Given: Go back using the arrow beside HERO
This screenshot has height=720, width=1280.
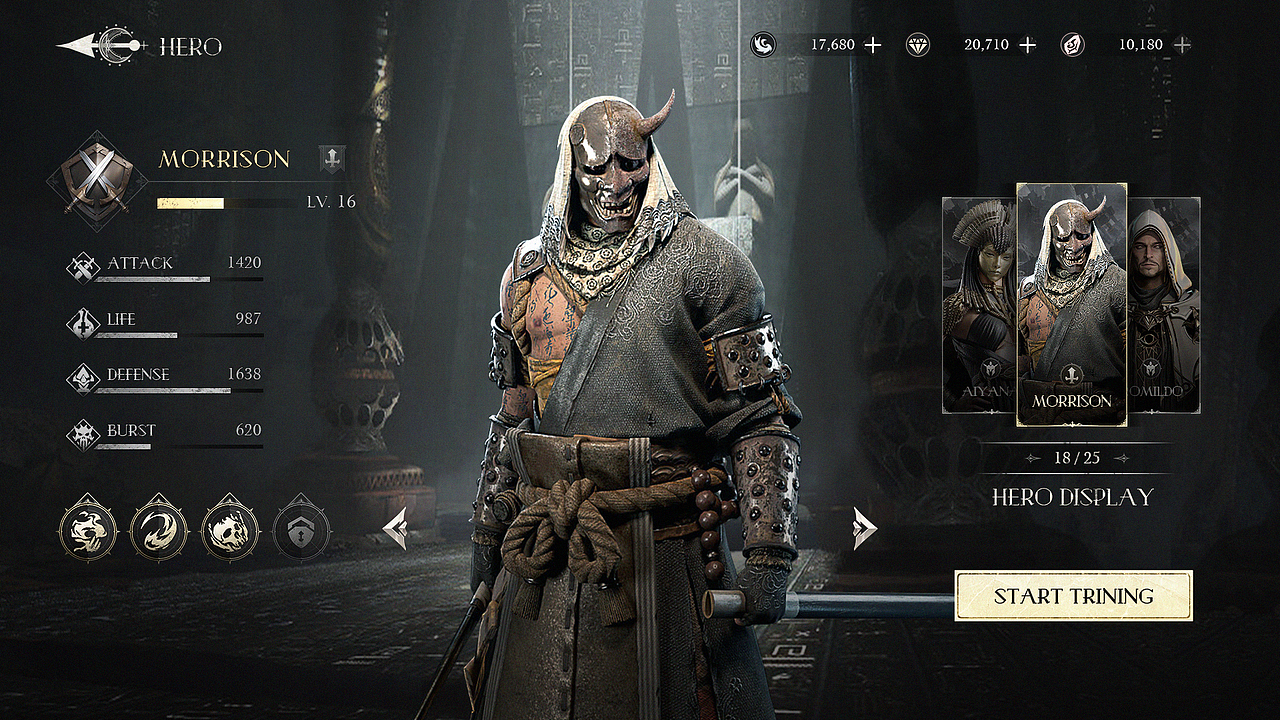Looking at the screenshot, I should [100, 46].
